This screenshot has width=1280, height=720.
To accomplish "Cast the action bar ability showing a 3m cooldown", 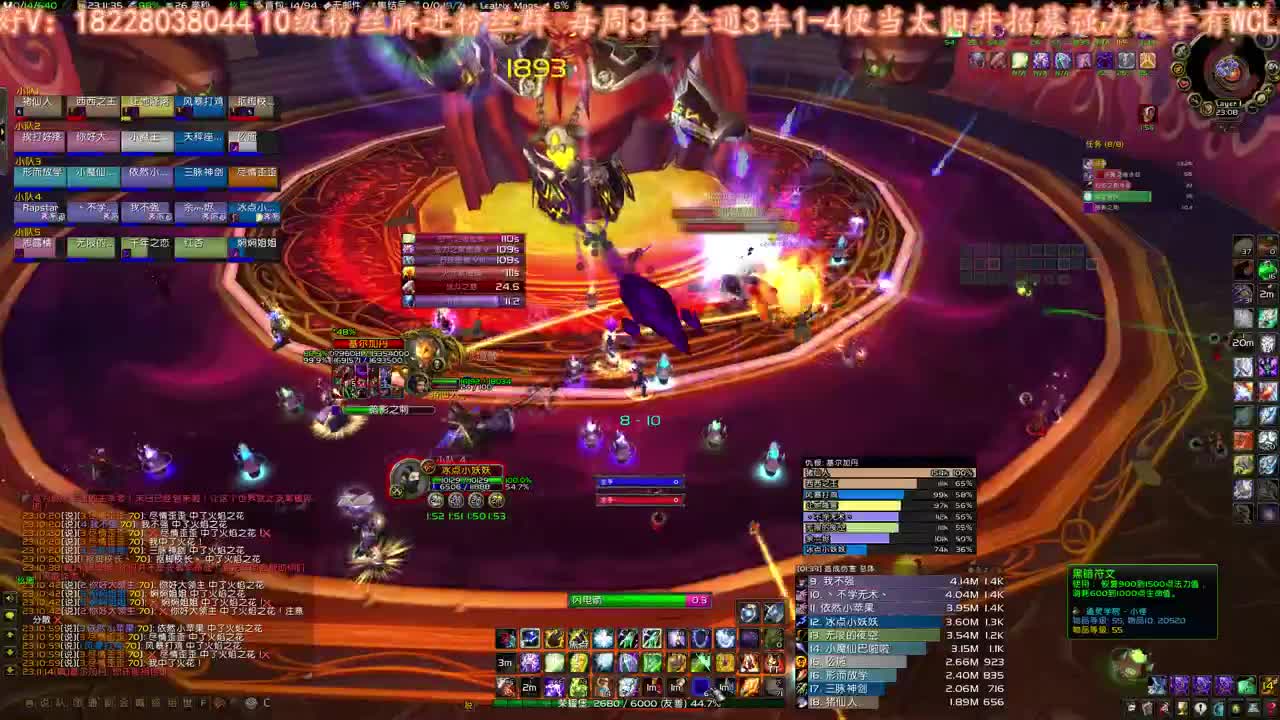I will pos(506,663).
